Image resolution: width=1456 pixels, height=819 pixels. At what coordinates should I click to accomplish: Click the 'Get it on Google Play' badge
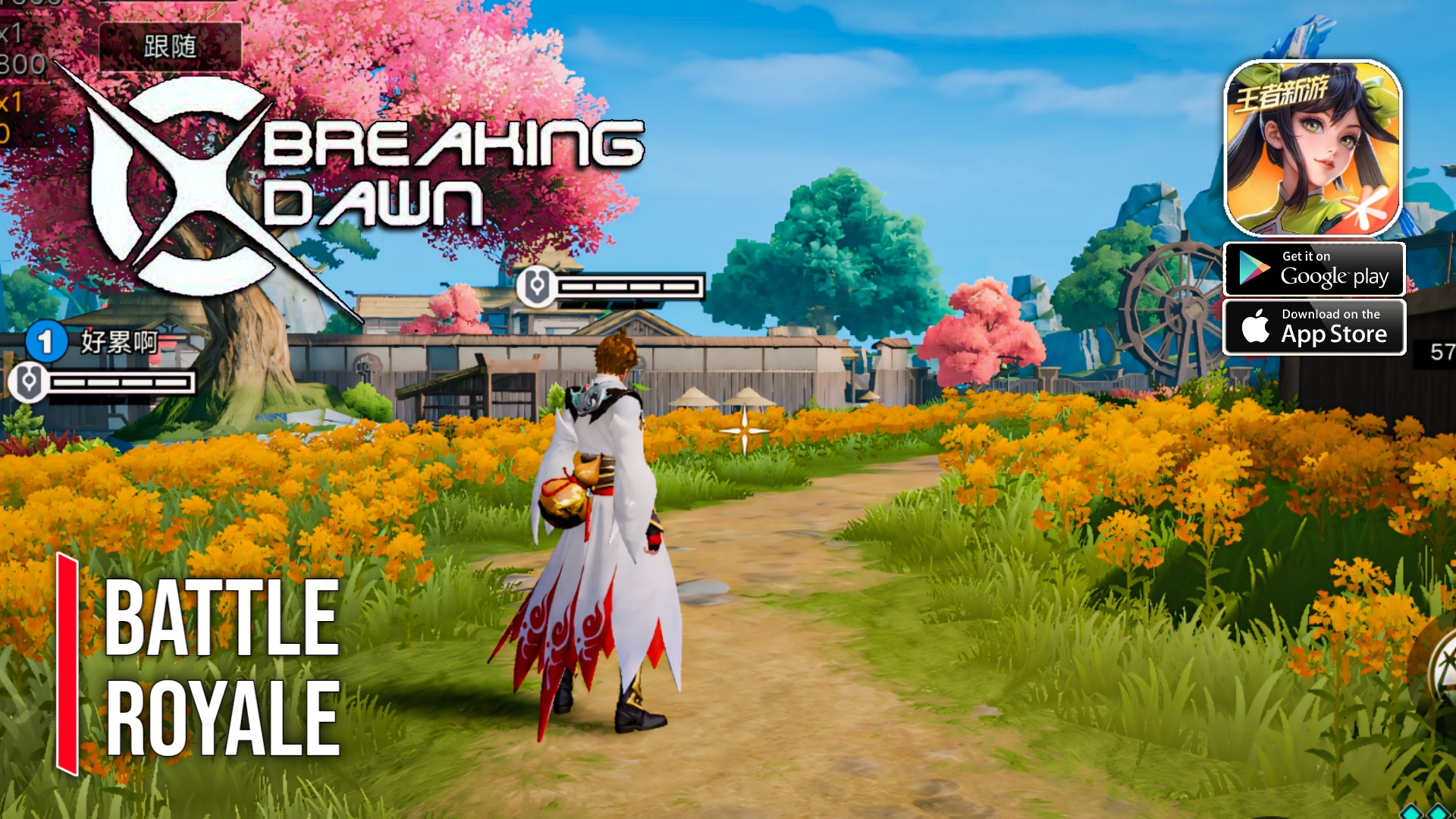[1314, 268]
